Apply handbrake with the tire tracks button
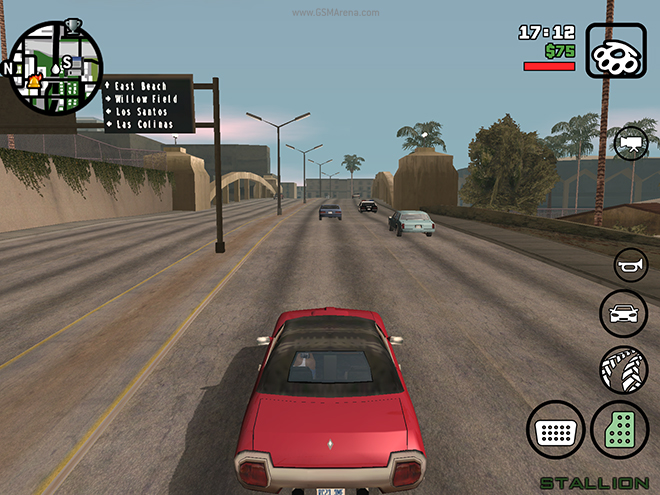 [624, 369]
